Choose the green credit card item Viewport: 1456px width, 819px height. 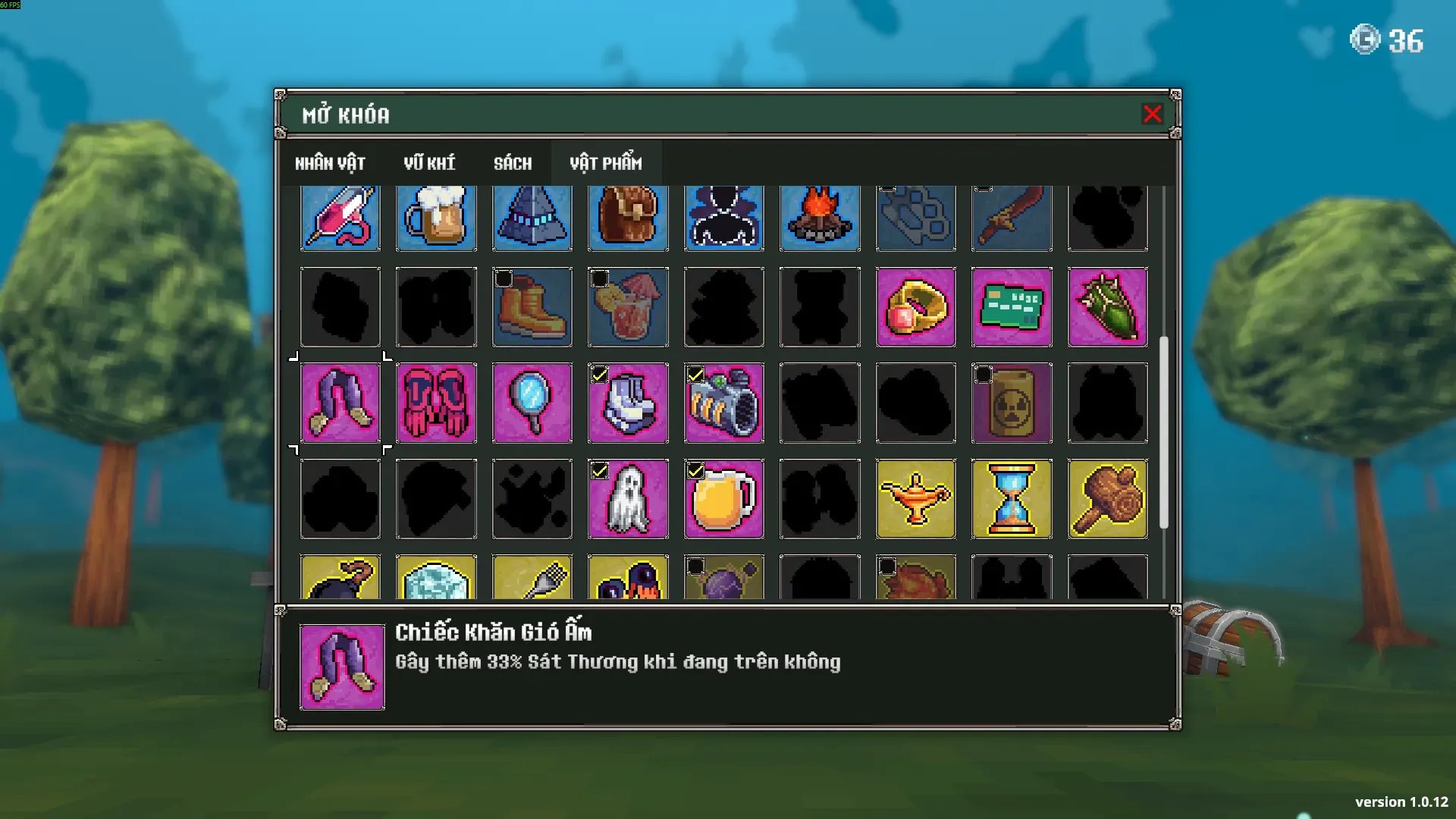1012,307
